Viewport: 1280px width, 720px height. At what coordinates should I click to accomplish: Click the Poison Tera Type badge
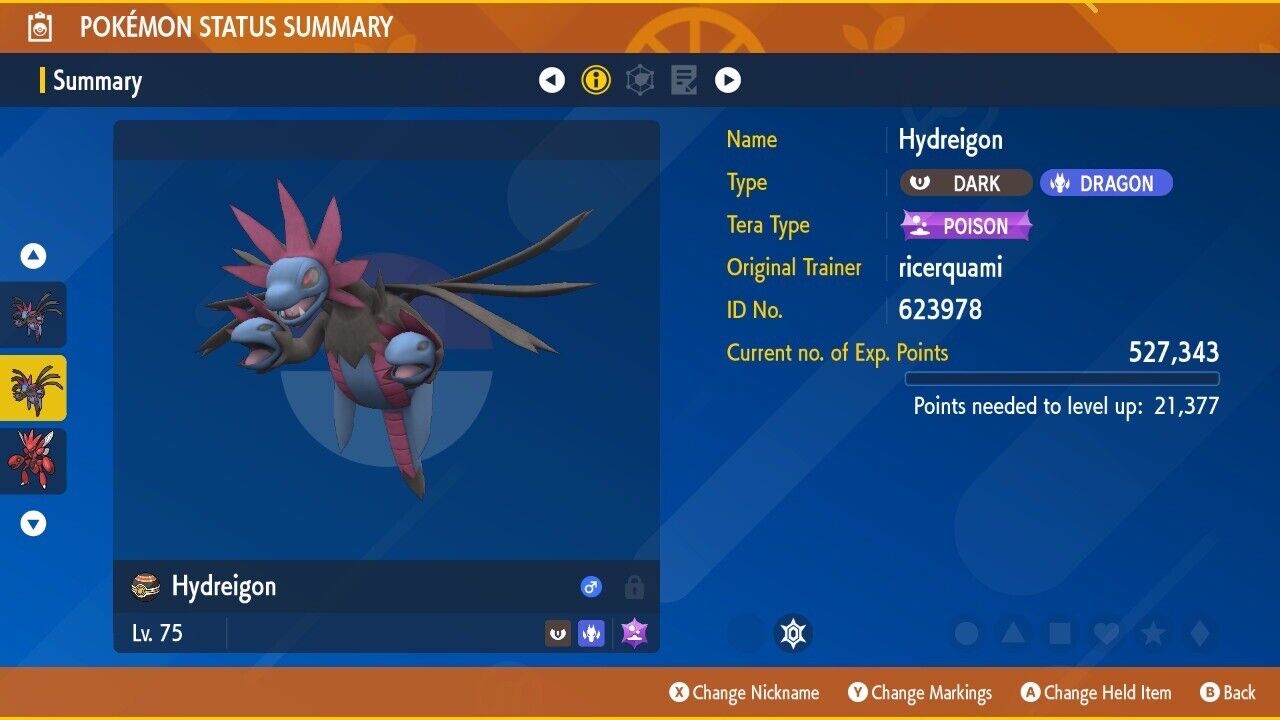pyautogui.click(x=966, y=226)
